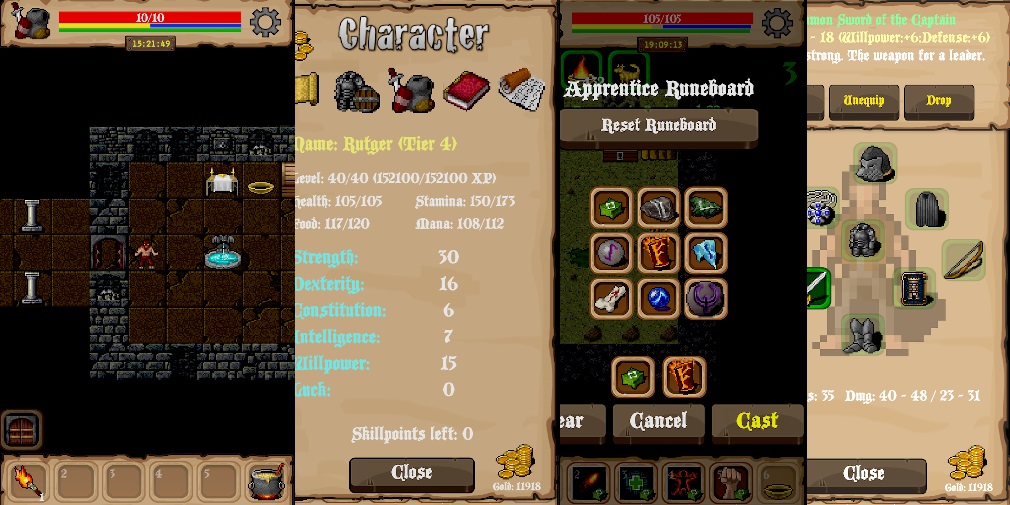Select the grey stone rune

click(x=659, y=207)
